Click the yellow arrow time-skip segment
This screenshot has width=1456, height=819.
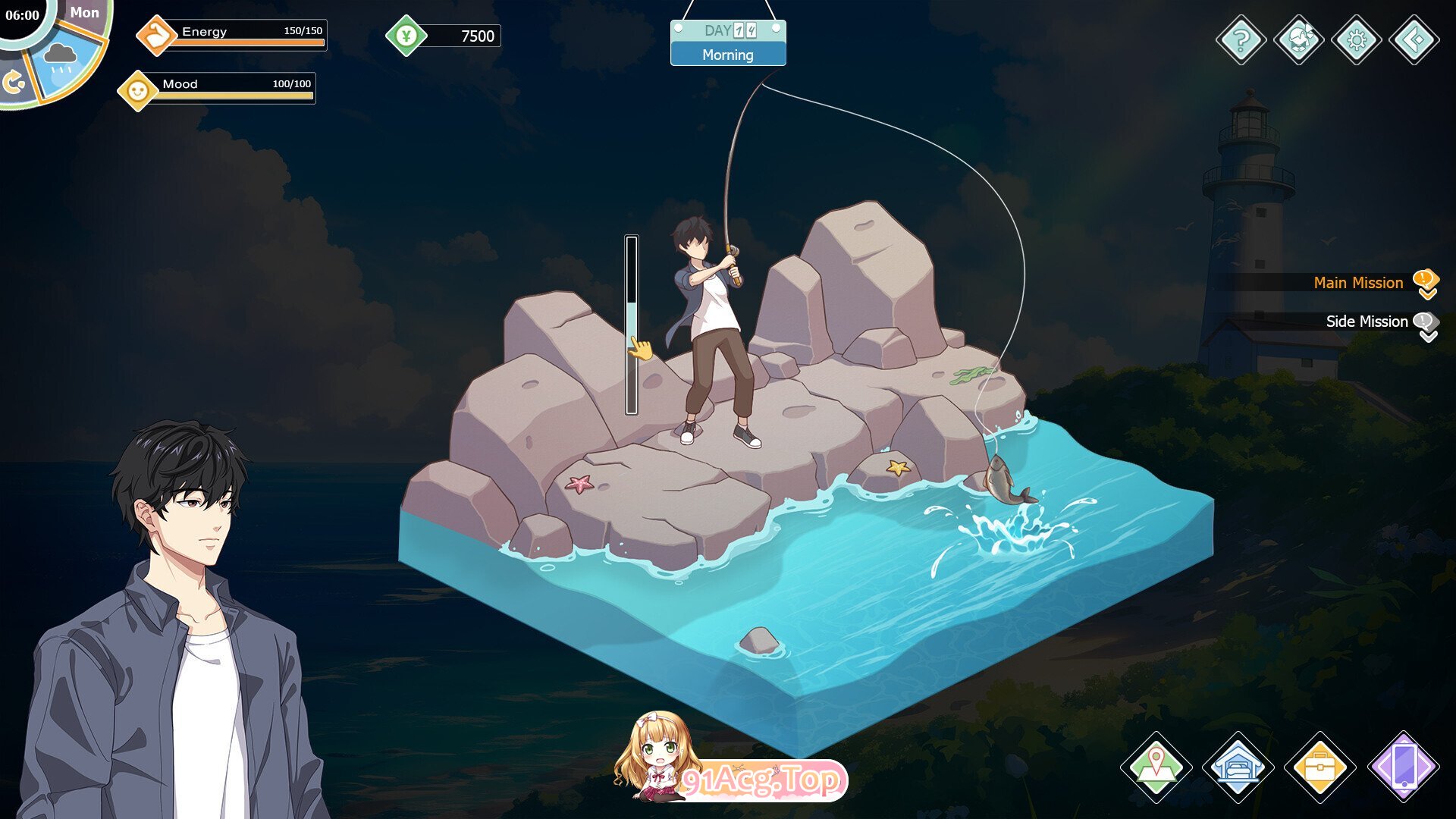coord(13,82)
